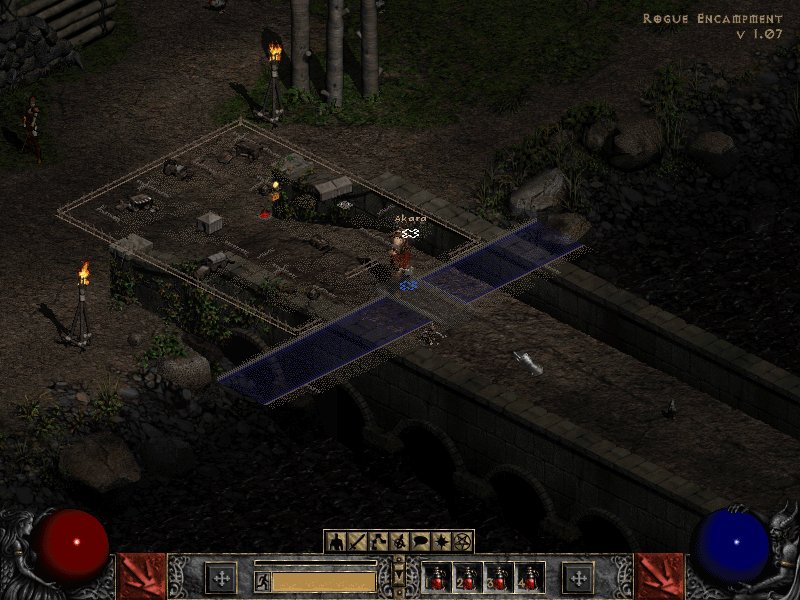Toggle the automap with the star icon
The image size is (800, 600).
tap(440, 542)
